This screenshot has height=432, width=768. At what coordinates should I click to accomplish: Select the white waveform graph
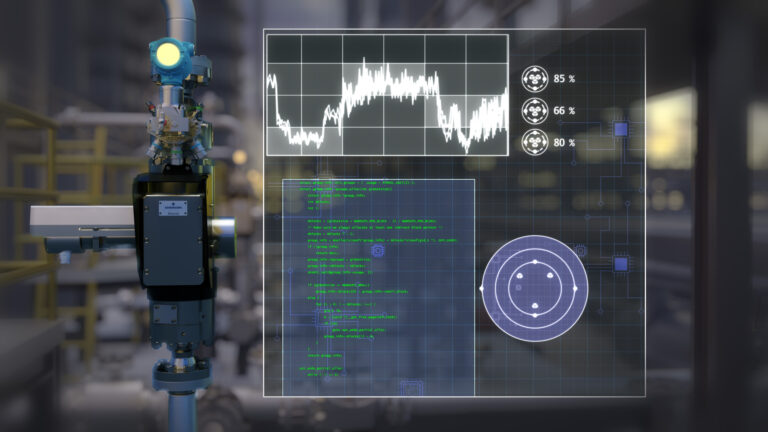(387, 94)
